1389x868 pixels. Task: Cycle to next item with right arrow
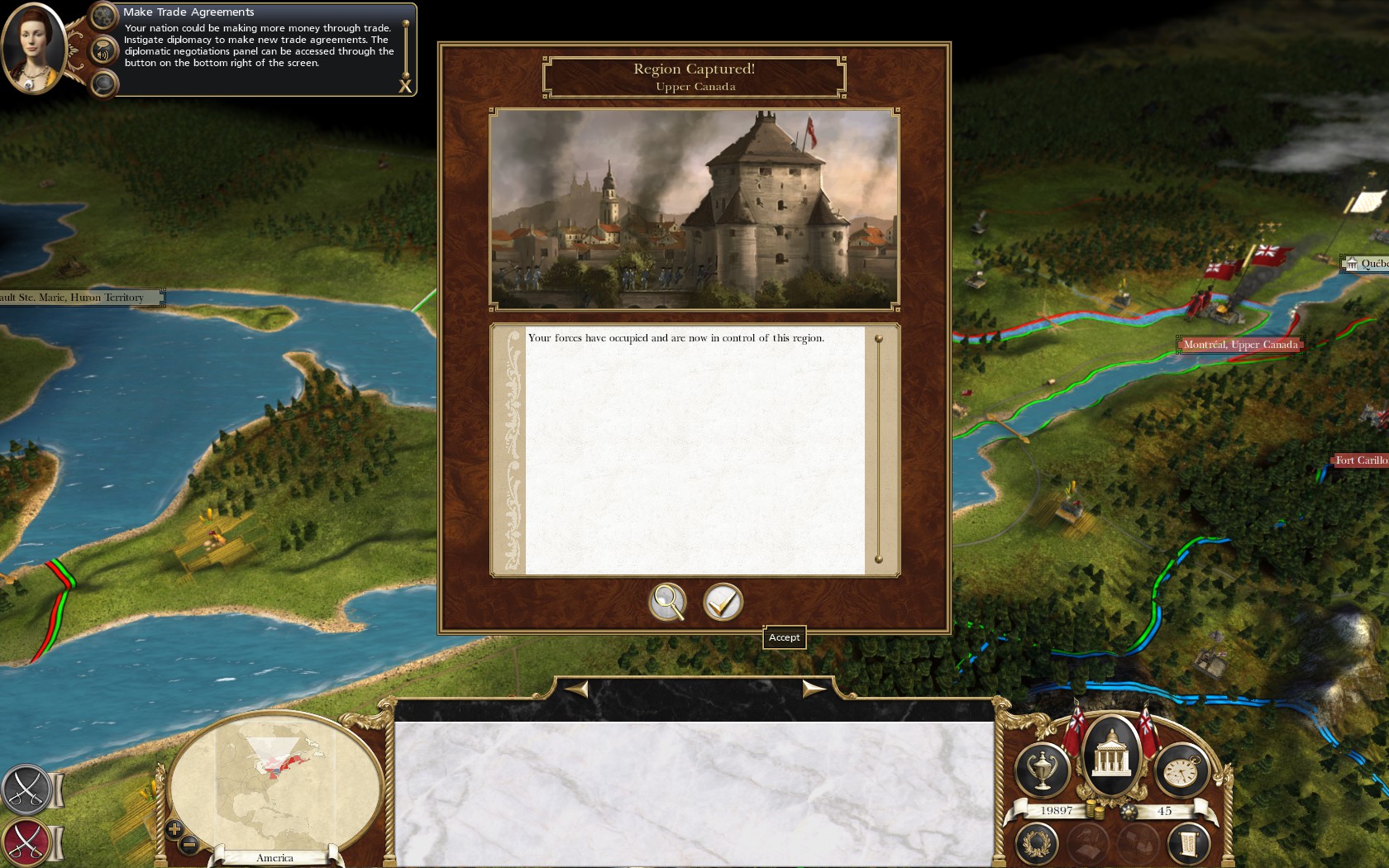[x=814, y=688]
